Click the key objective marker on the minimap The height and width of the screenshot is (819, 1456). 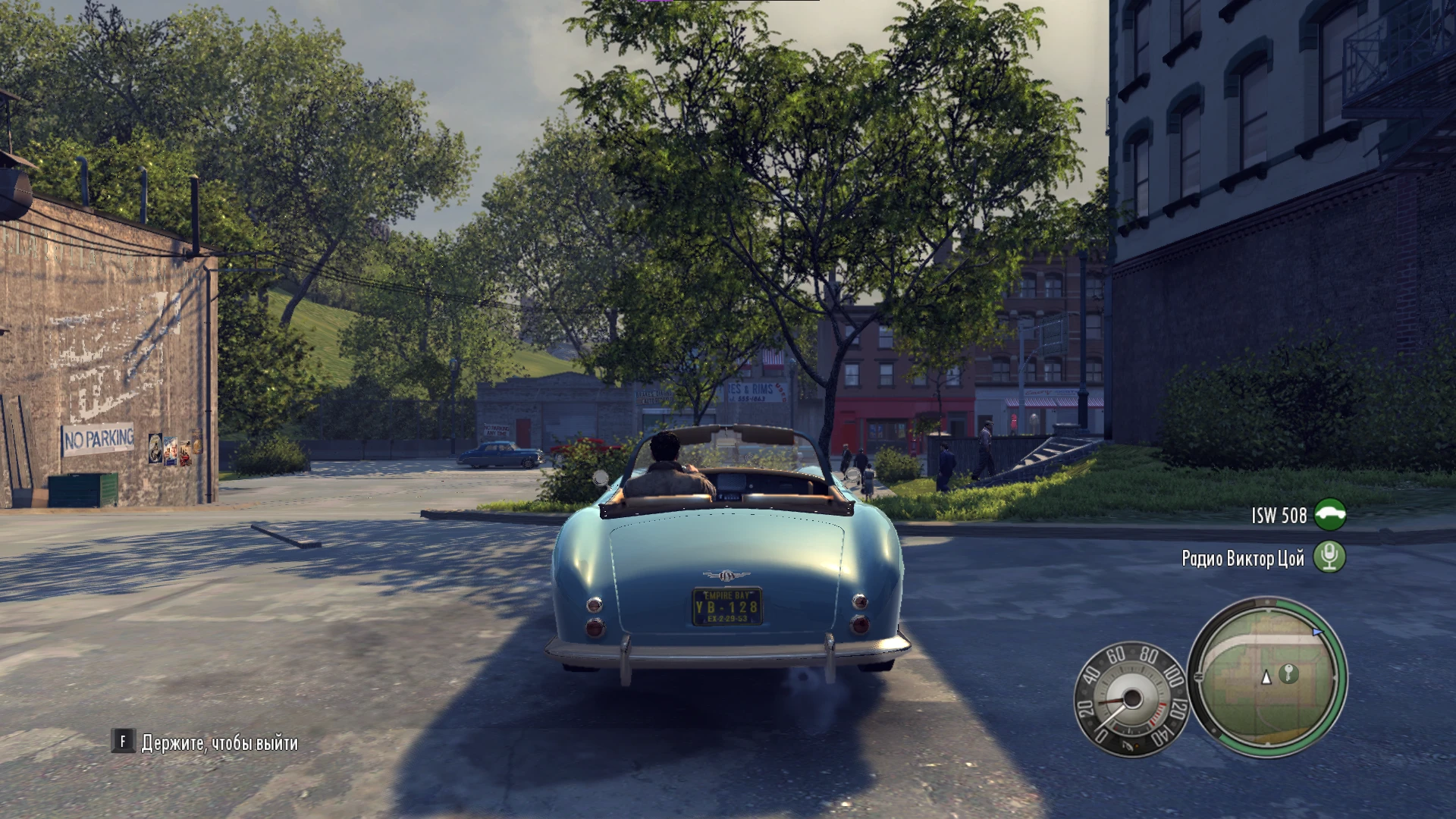coord(1288,674)
